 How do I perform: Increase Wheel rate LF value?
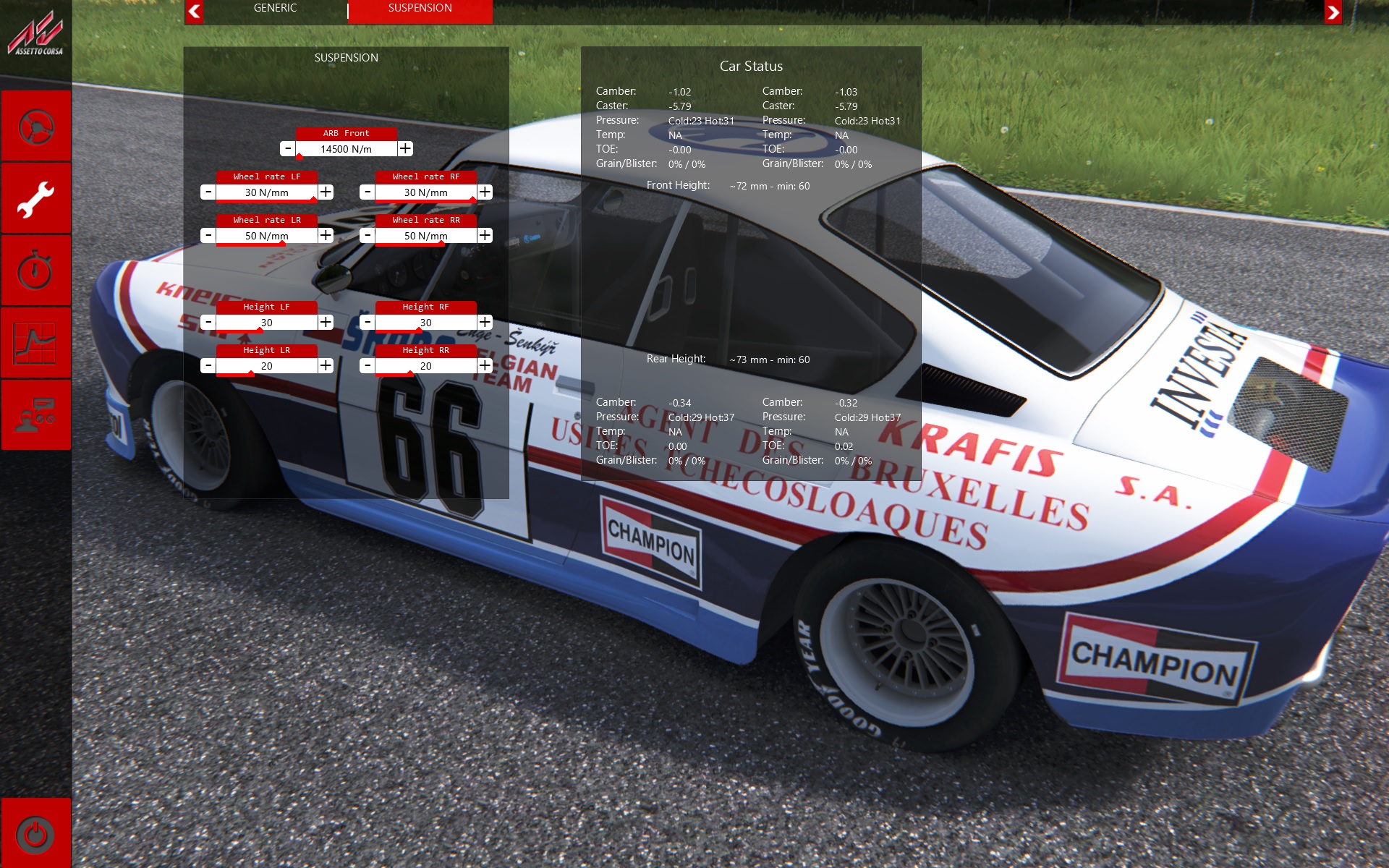tap(326, 192)
